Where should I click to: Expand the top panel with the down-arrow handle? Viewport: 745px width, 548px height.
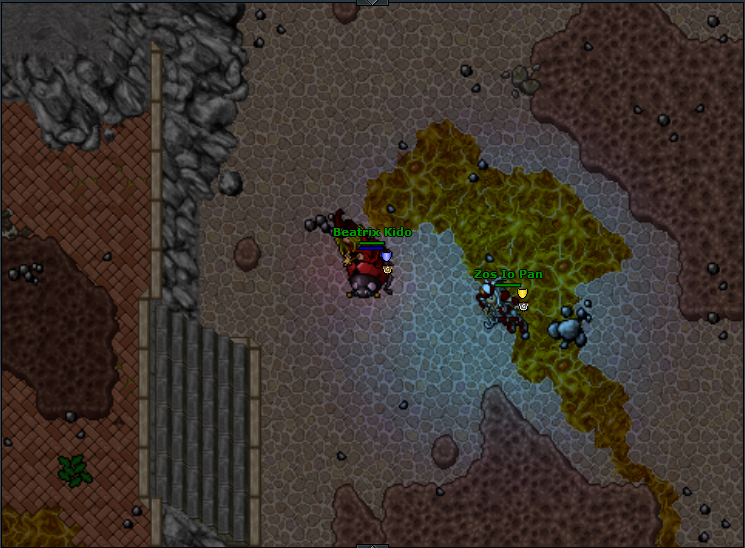(x=372, y=3)
